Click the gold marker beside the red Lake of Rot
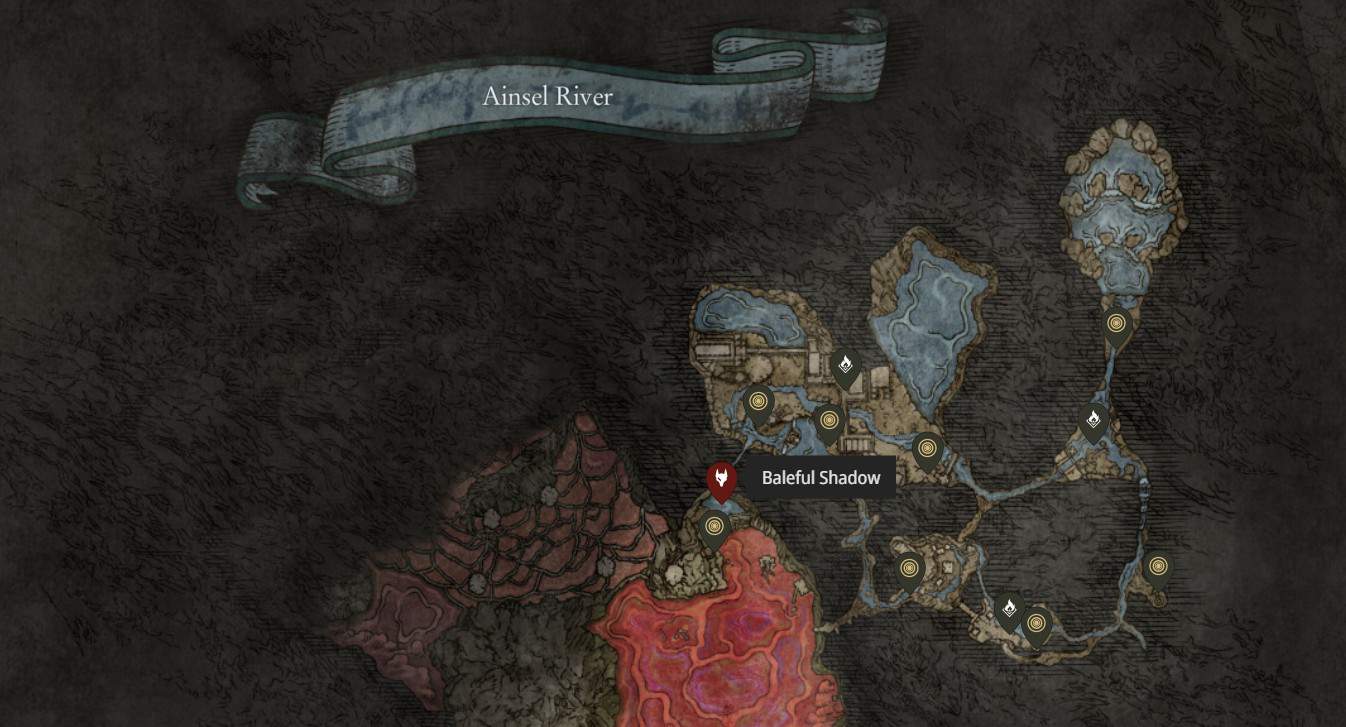1346x727 pixels. click(x=713, y=527)
